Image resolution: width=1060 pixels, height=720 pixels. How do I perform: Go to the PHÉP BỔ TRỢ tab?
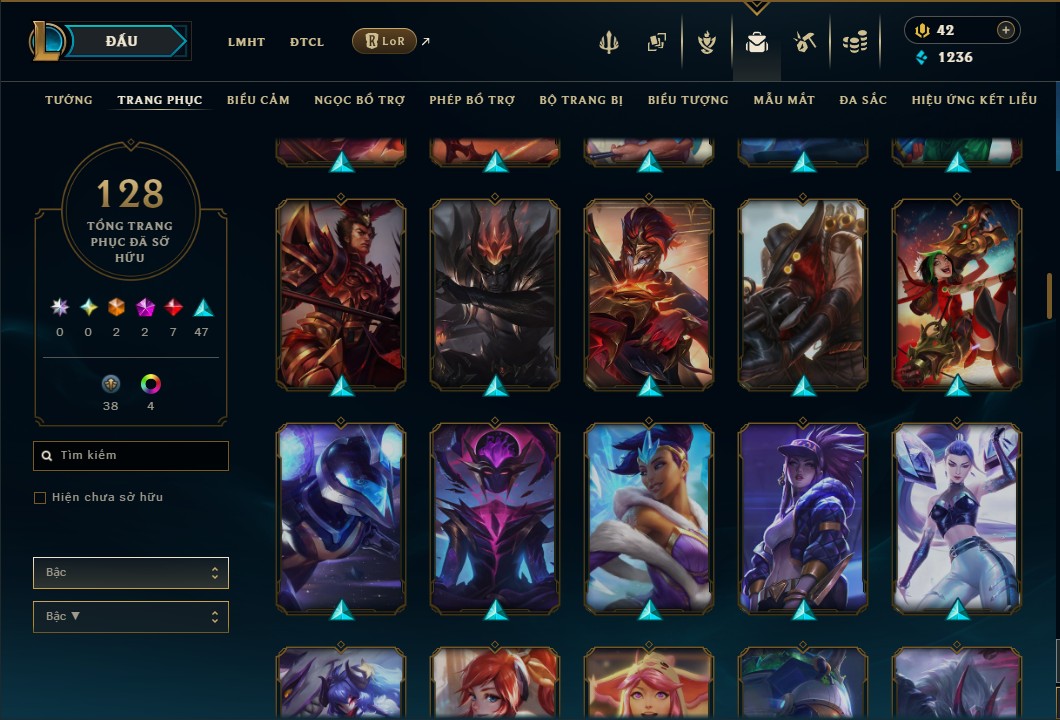click(472, 100)
